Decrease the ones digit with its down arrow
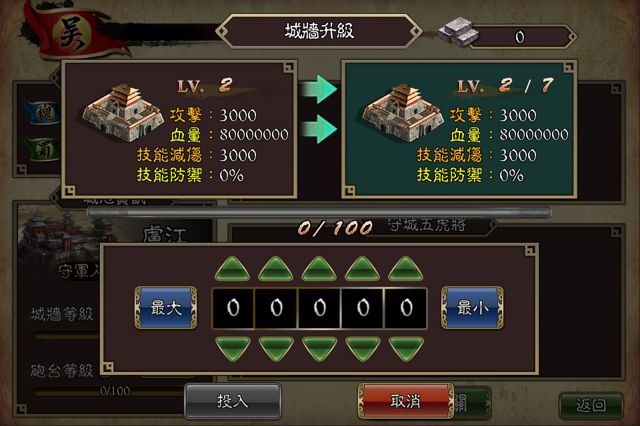The width and height of the screenshot is (640, 426). (x=406, y=348)
